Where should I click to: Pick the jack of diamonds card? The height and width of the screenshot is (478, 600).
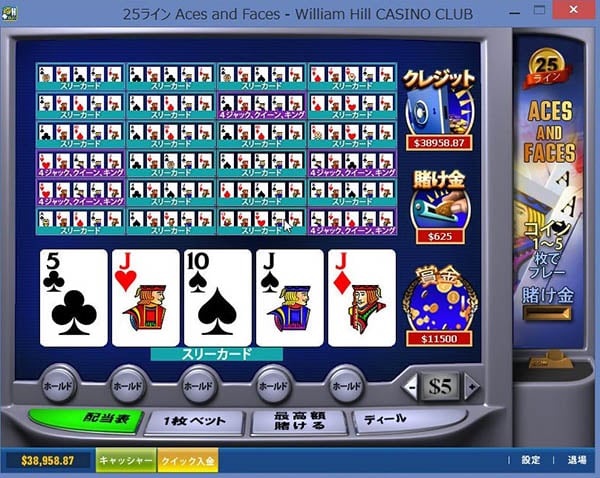360,298
